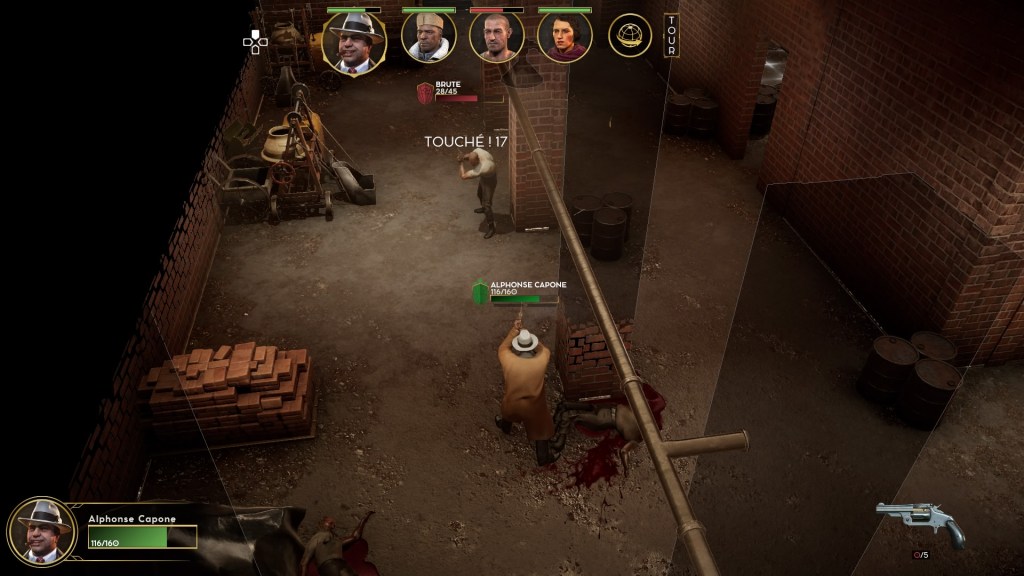Click the globe icon in the turn bar
The height and width of the screenshot is (576, 1024).
tap(630, 36)
